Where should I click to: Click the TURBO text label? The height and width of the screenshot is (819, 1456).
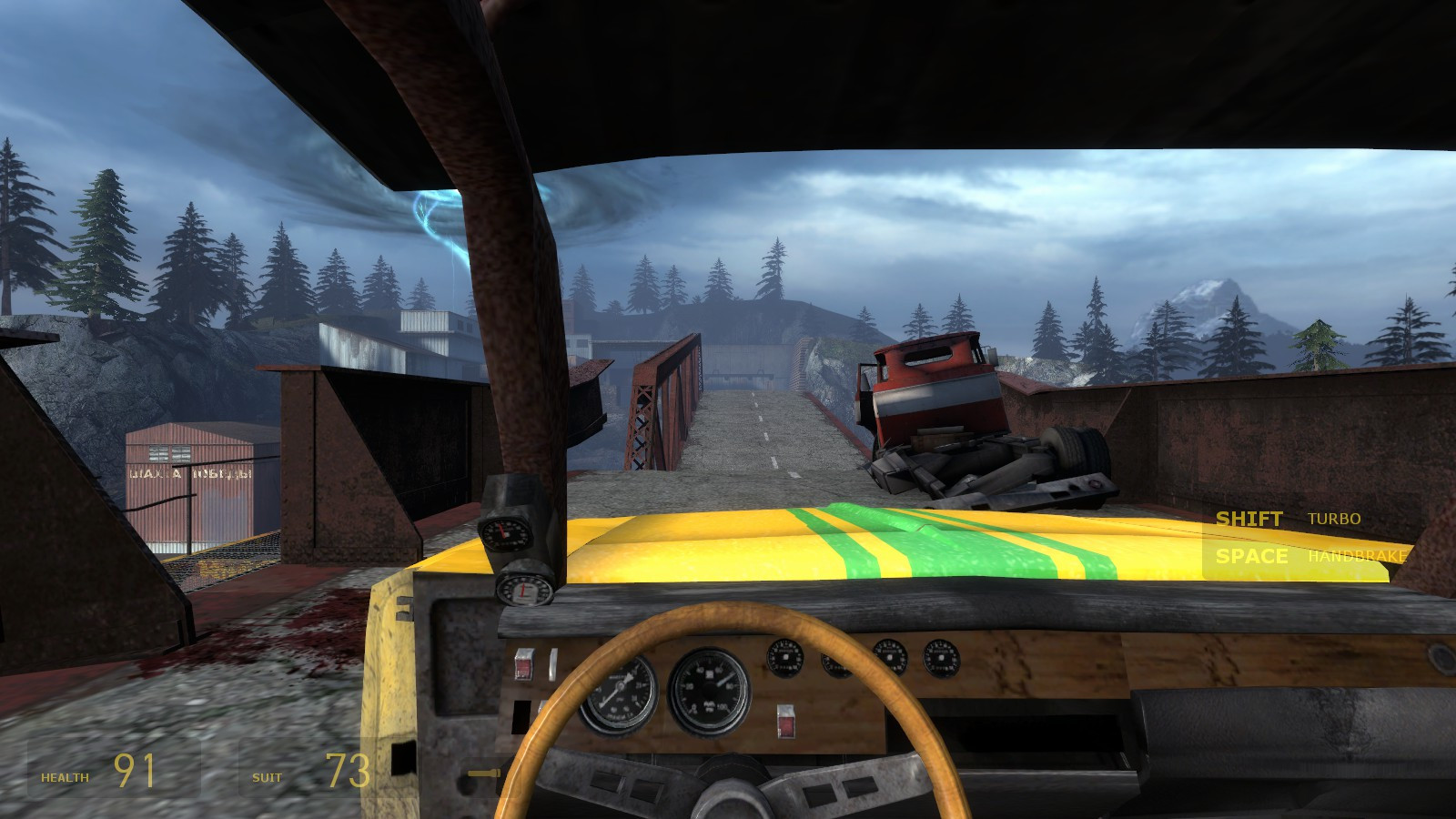[1333, 520]
